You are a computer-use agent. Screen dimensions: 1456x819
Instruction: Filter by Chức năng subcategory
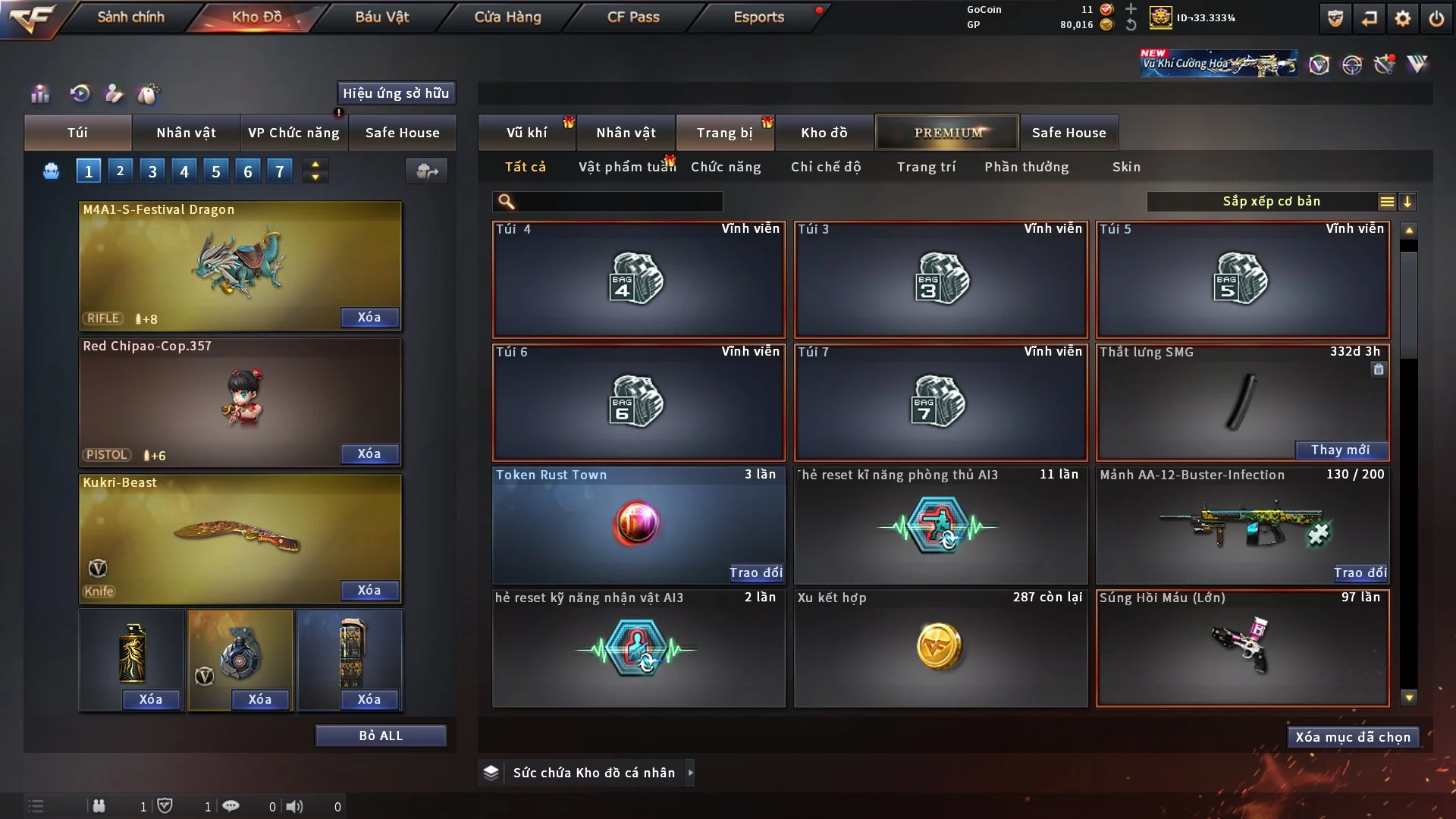726,167
